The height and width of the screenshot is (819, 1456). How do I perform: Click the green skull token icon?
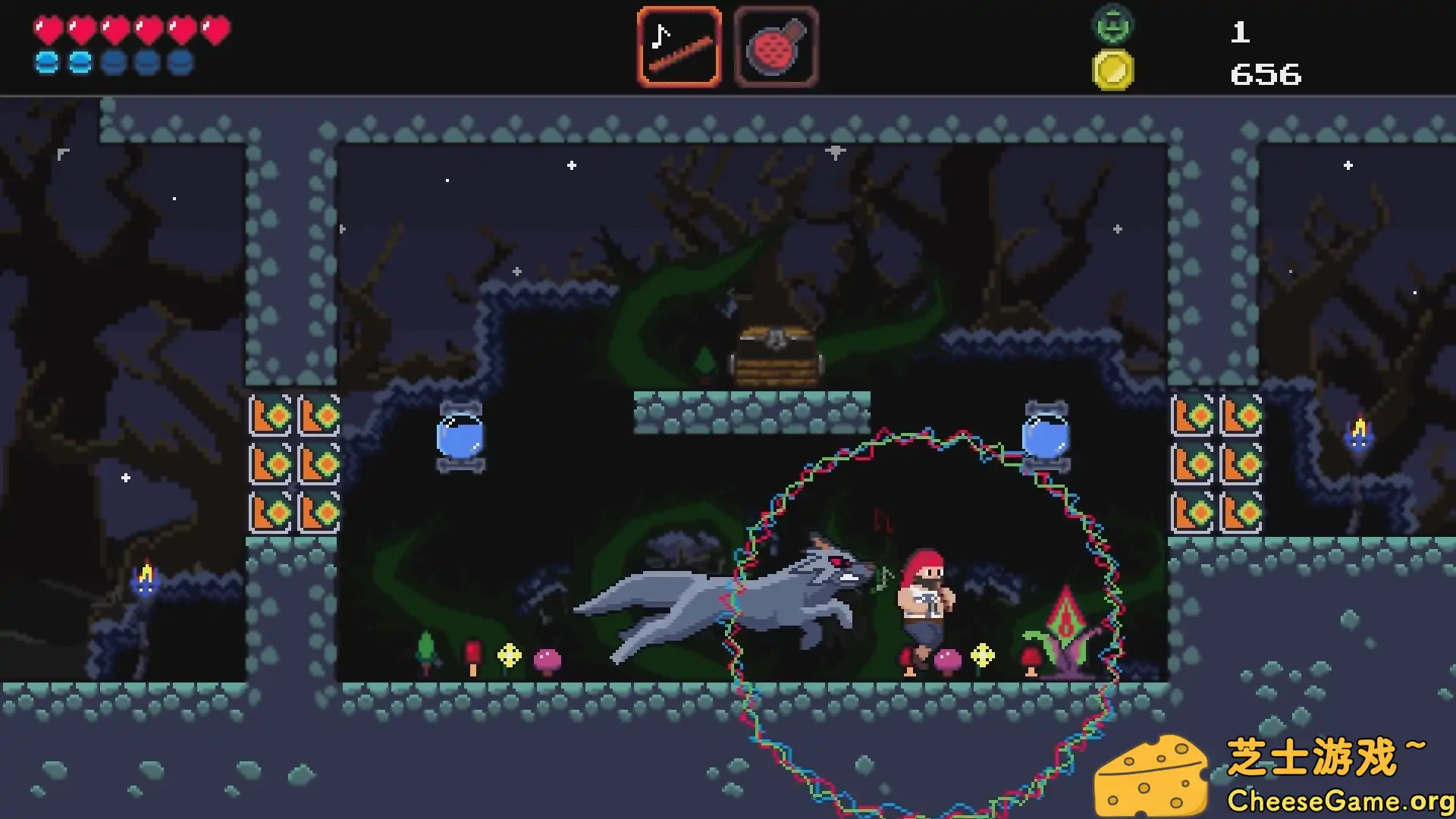coord(1112,24)
